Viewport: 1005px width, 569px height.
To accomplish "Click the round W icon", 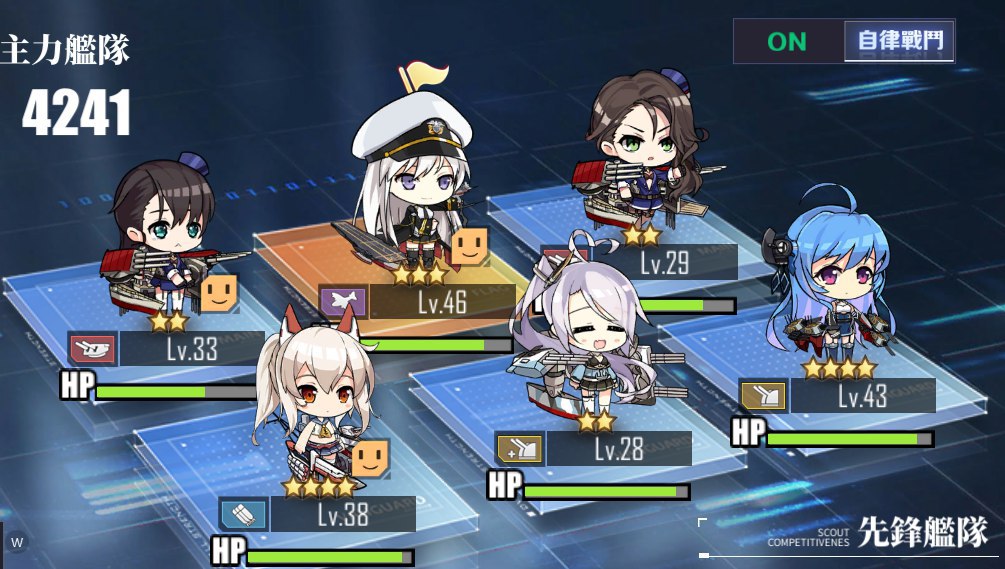I will tap(17, 543).
